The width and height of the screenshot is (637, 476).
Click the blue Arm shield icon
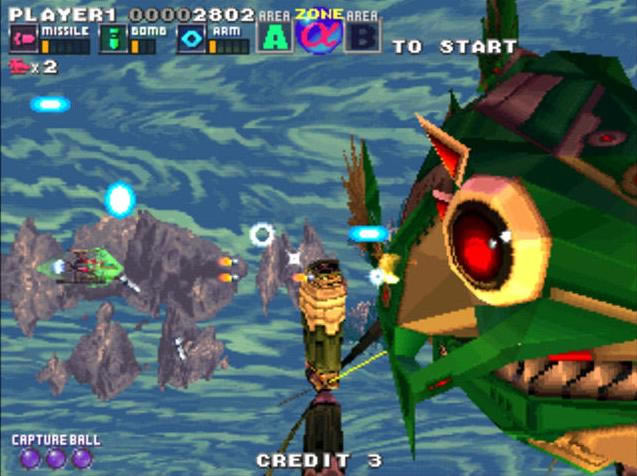click(x=192, y=39)
